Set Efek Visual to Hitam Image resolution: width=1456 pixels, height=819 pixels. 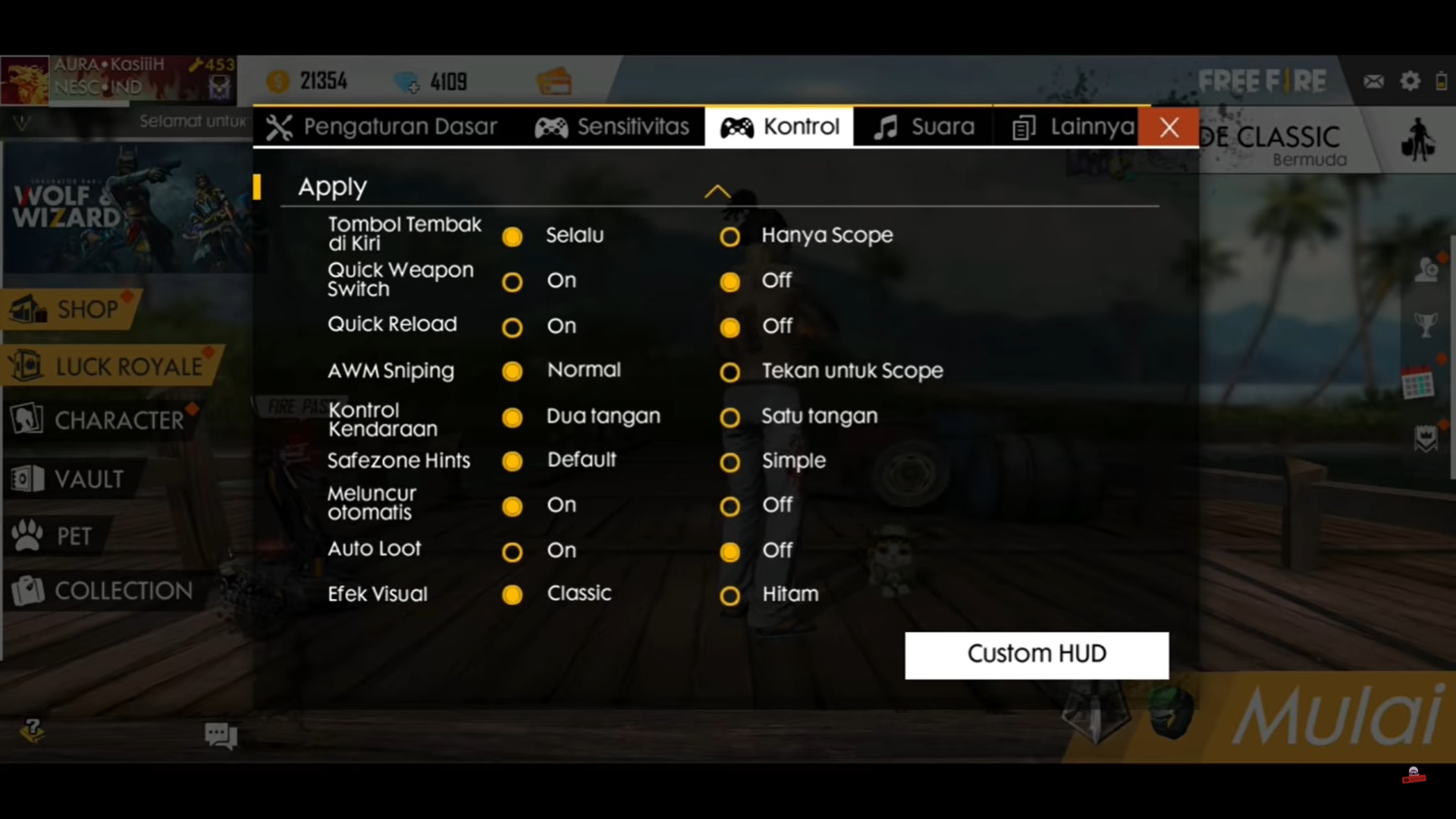point(730,595)
